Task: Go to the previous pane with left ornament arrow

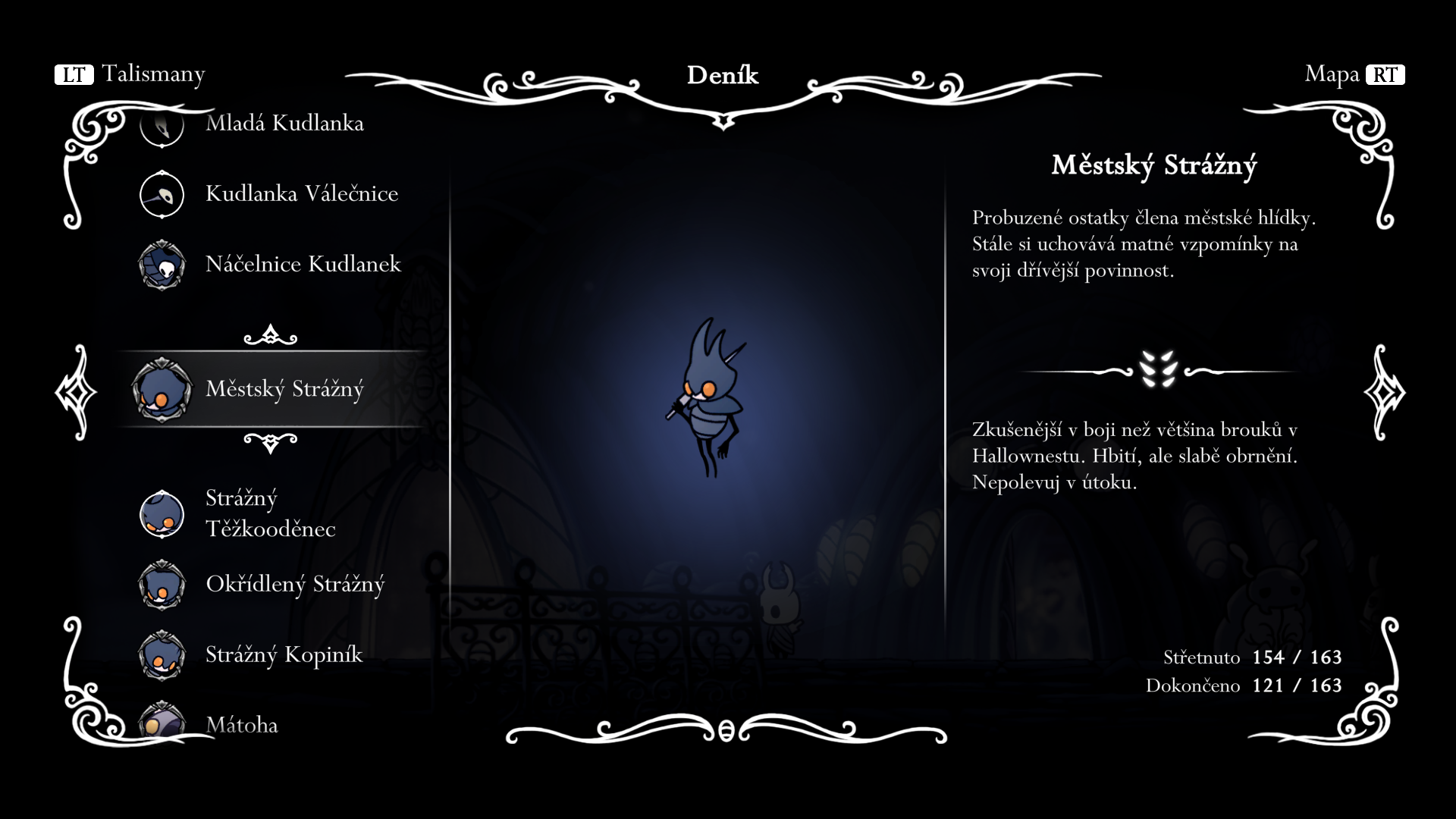Action: 76,392
